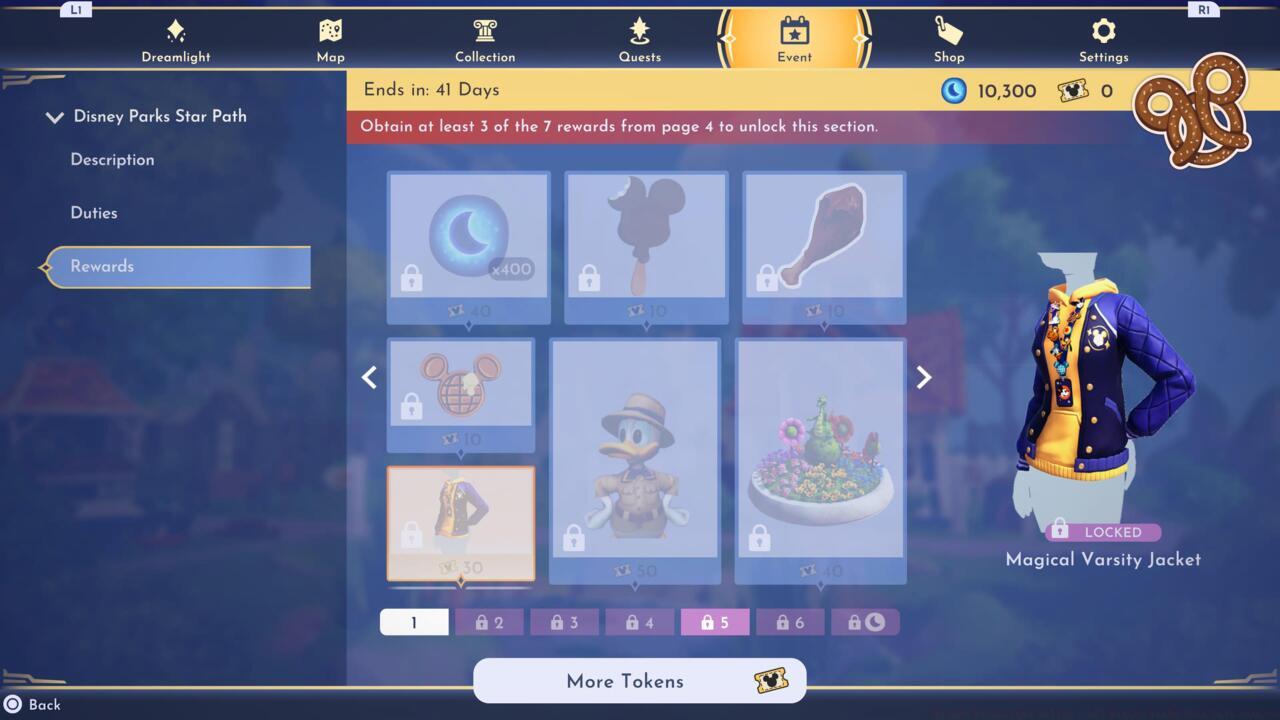
Task: Toggle locked page 3 selection
Action: tap(564, 622)
